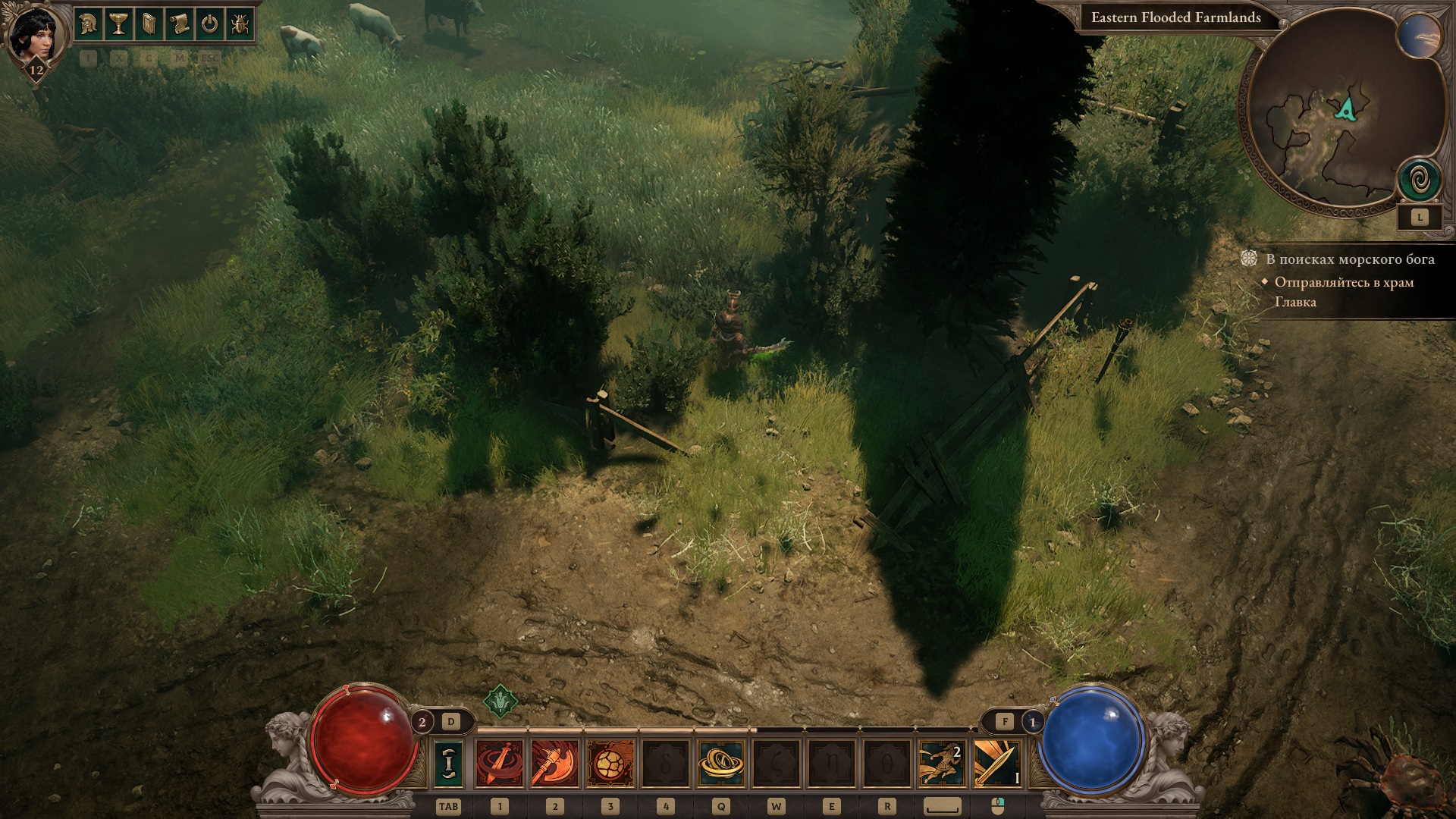
Task: Toggle the weapon swap slot
Action: (448, 763)
